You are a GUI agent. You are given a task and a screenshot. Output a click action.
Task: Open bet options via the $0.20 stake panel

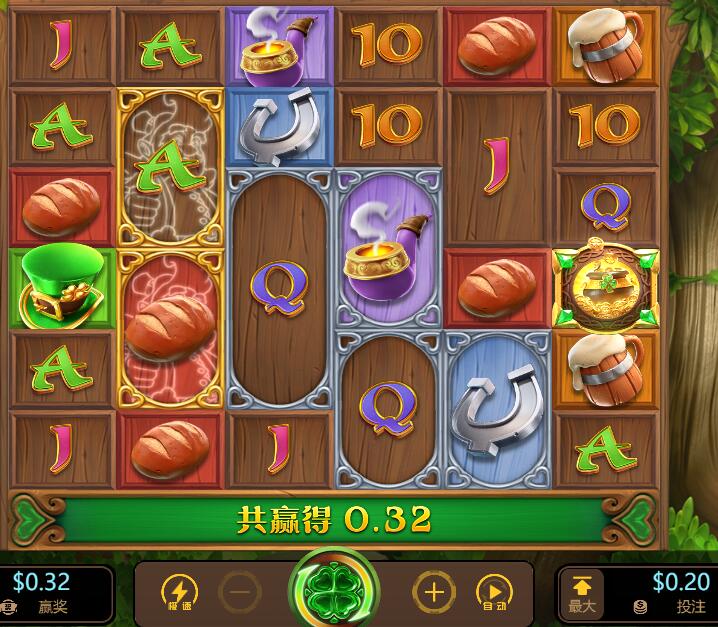(670, 592)
